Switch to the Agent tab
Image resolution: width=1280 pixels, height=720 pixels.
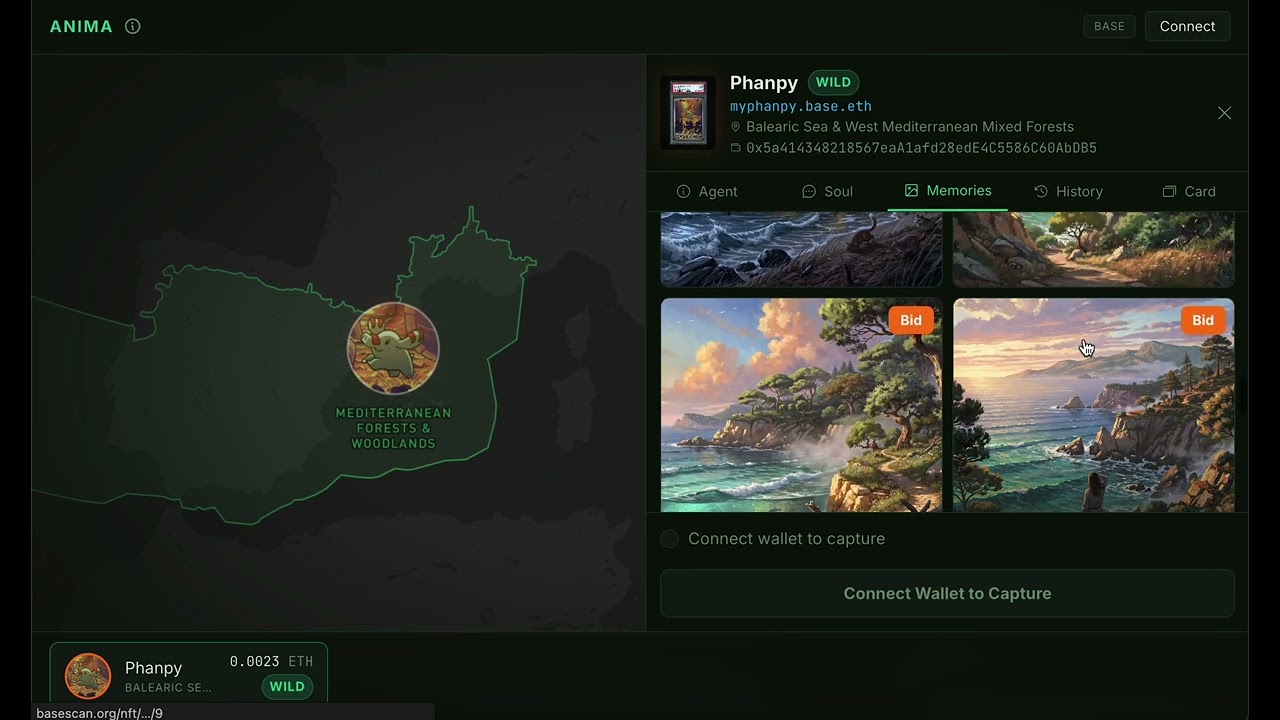(707, 191)
